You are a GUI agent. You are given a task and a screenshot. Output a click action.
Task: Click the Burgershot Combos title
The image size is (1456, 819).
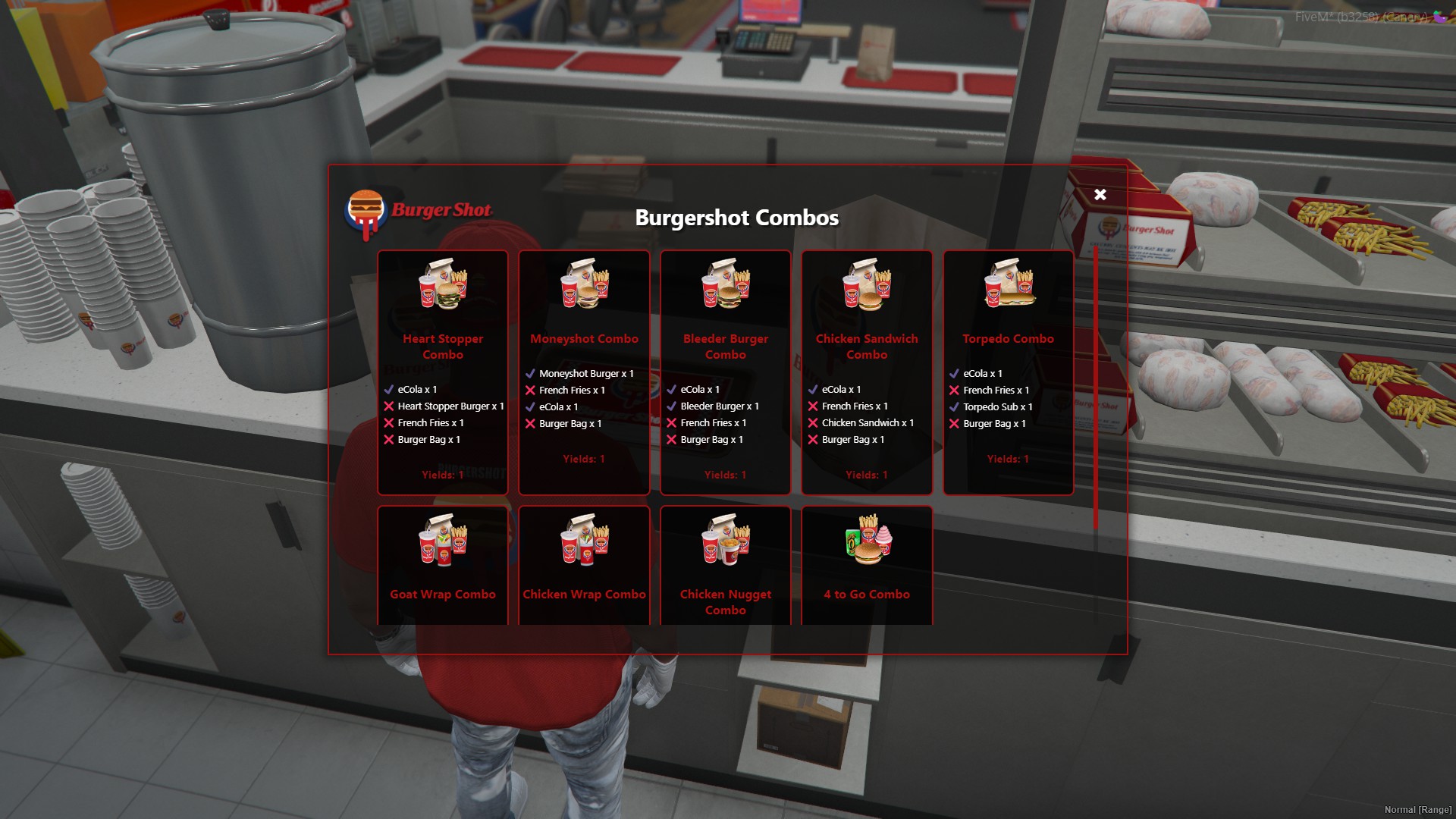click(x=736, y=218)
